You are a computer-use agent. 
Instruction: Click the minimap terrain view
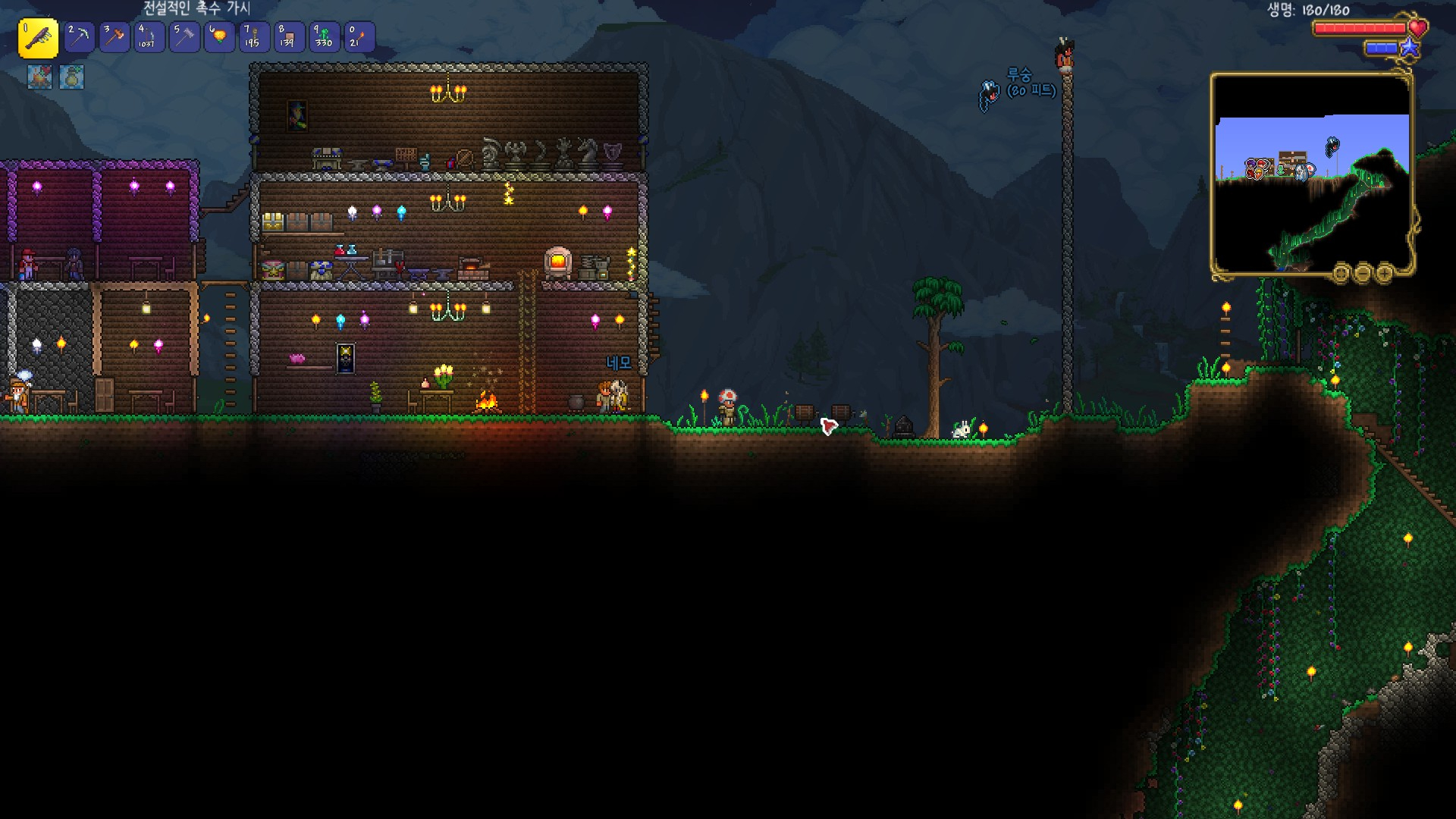1312,174
